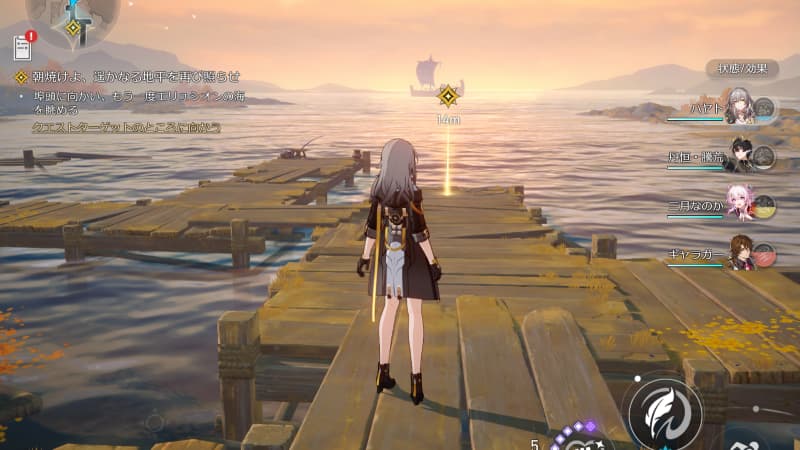Open the quest log clipboard icon
Screen dimensions: 800x450
point(23,46)
